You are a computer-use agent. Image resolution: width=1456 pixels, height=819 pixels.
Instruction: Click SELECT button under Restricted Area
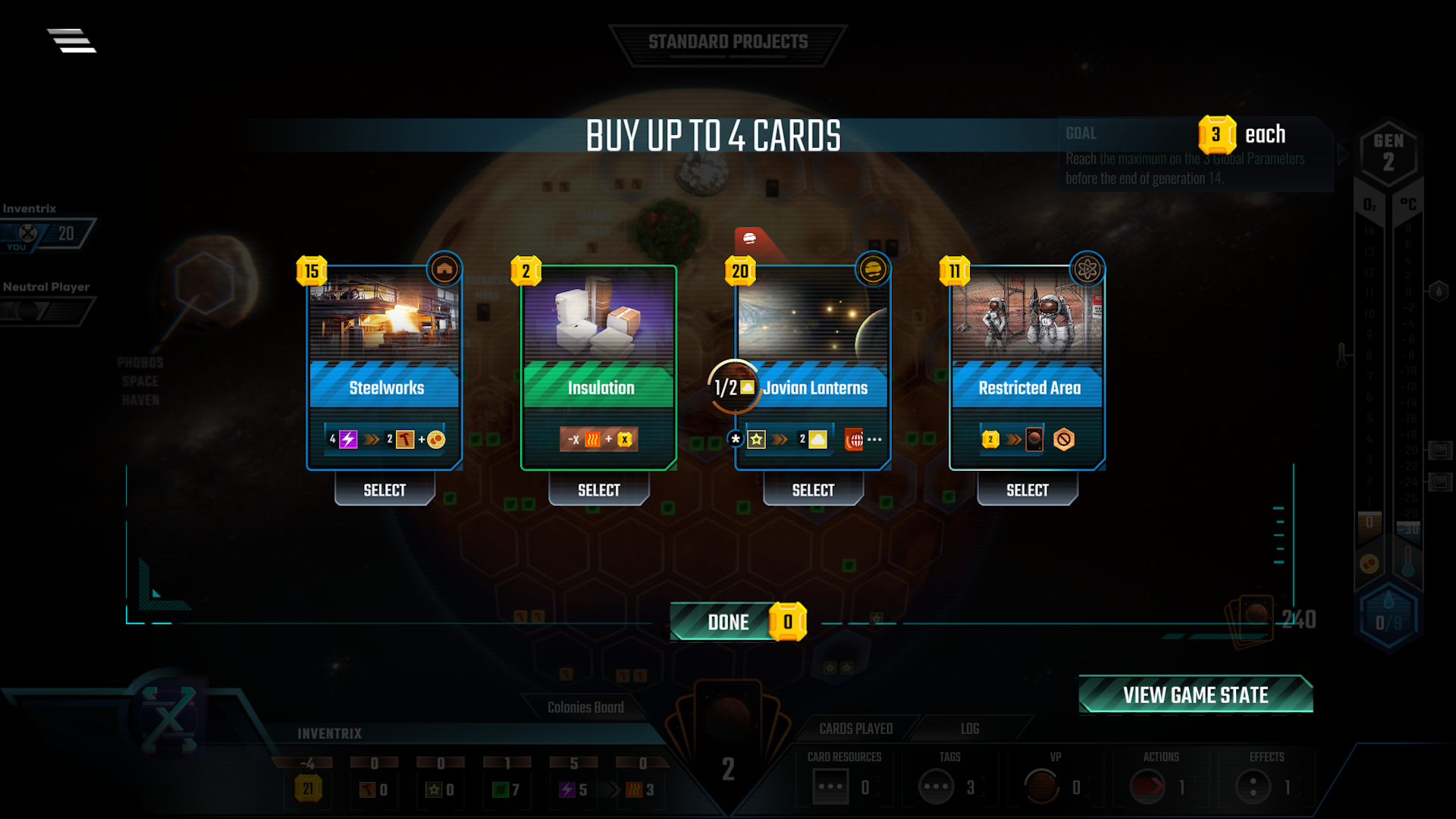[x=1027, y=490]
